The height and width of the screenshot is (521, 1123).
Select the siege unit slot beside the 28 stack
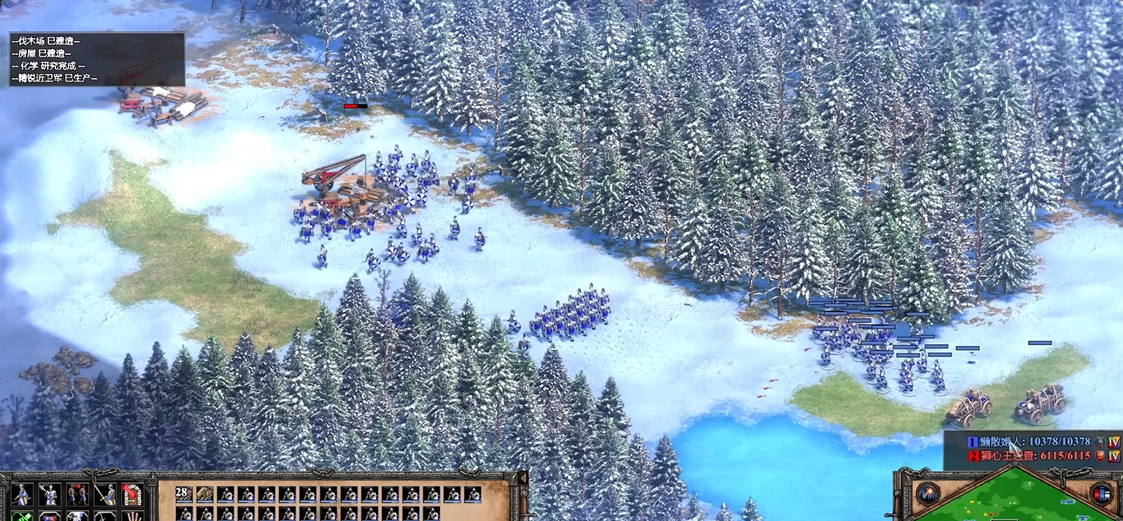pos(204,494)
